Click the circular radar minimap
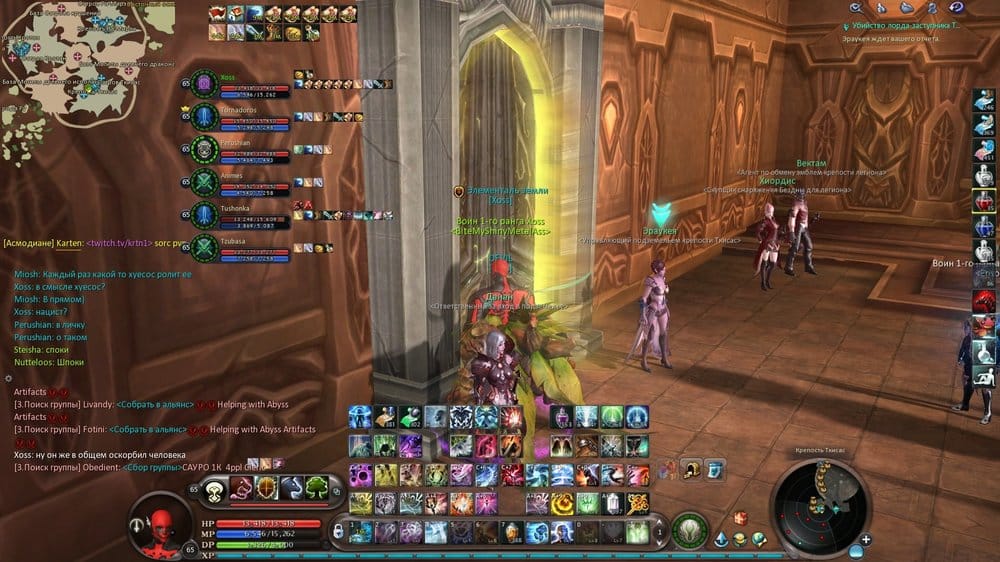This screenshot has height=562, width=1000. [820, 506]
